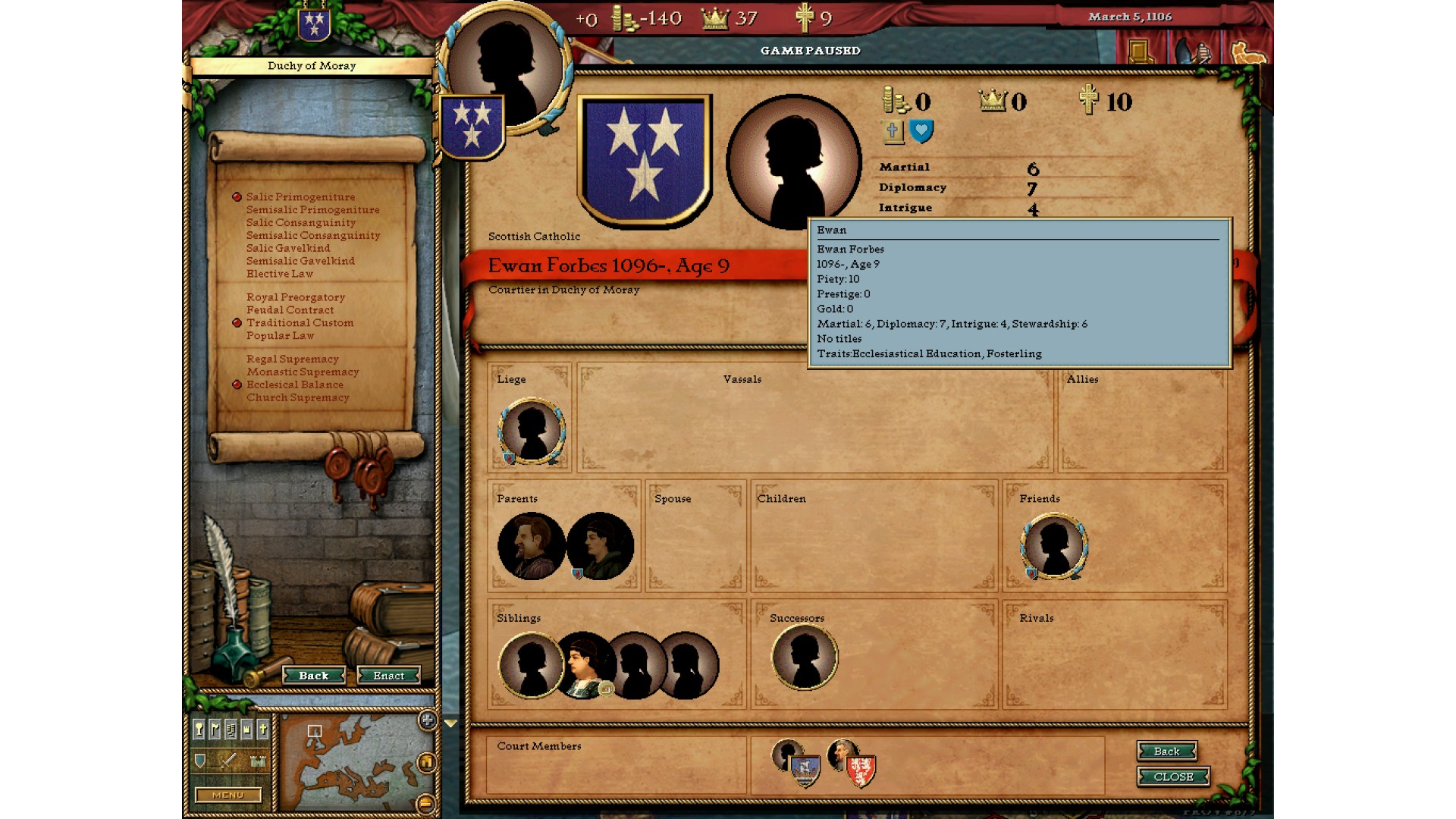Viewport: 1456px width, 819px height.
Task: Choose Elective Law succession
Action: click(x=279, y=274)
